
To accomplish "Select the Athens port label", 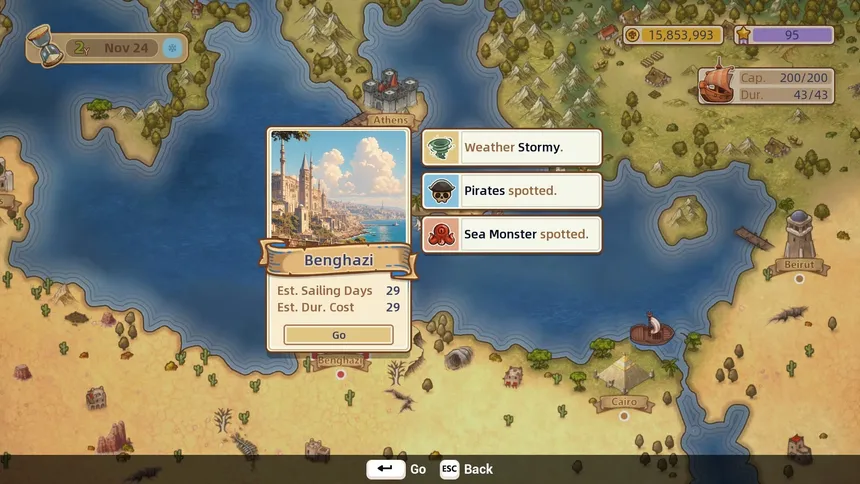I will pyautogui.click(x=389, y=120).
